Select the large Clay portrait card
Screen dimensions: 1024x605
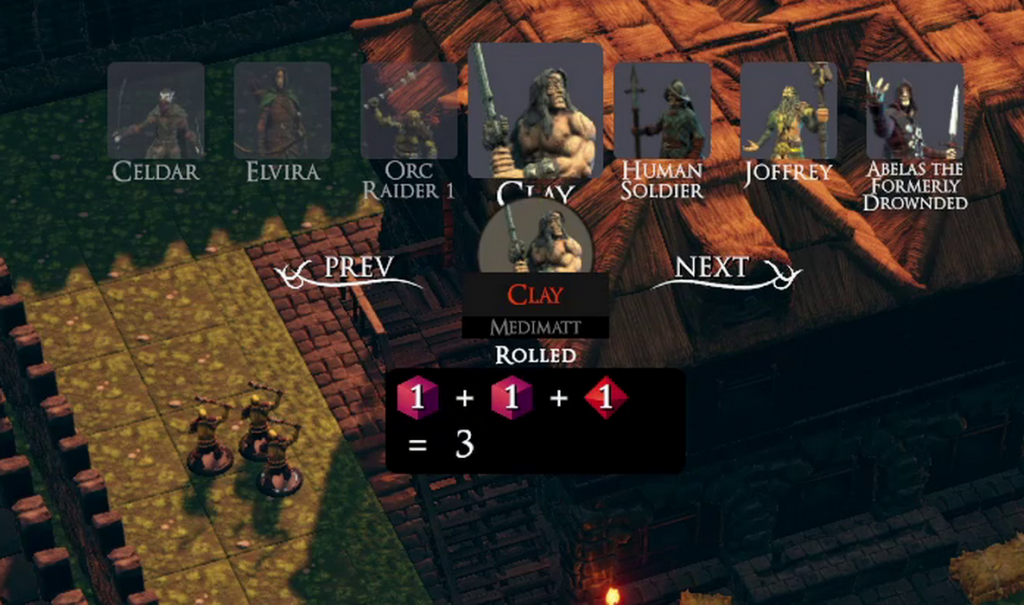coord(535,110)
